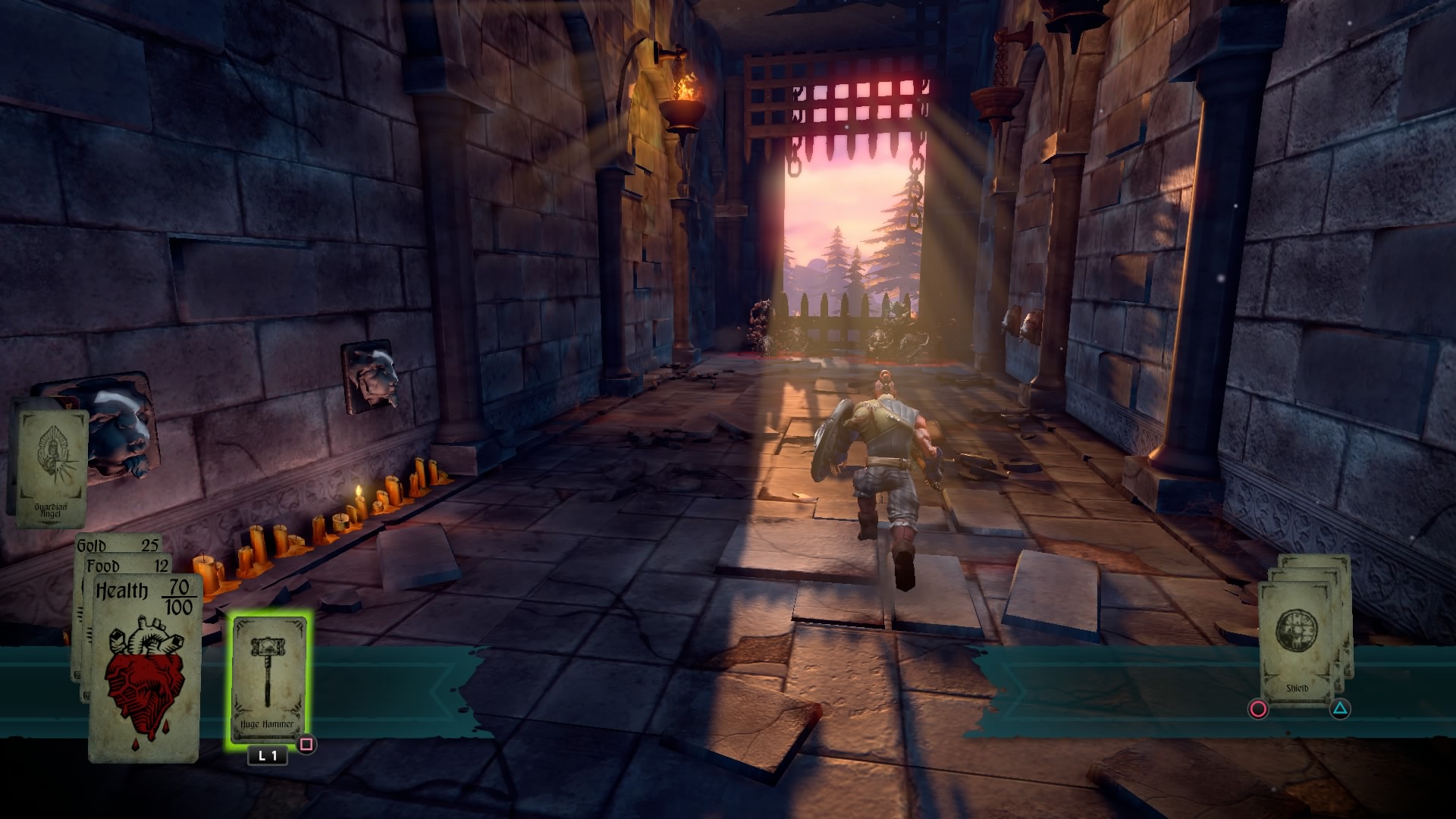This screenshot has width=1456, height=819.
Task: Toggle the glowing Huge Hammer card selection
Action: point(268,675)
